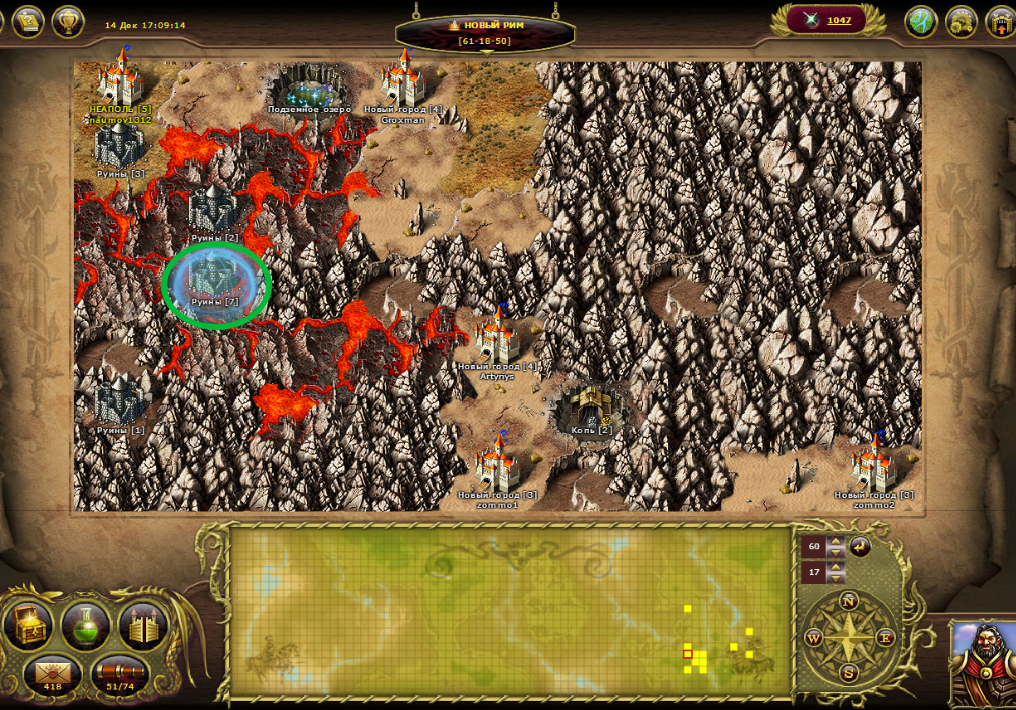Image resolution: width=1016 pixels, height=710 pixels.
Task: Select Artynус's Новый город [4] town tile
Action: 497,340
